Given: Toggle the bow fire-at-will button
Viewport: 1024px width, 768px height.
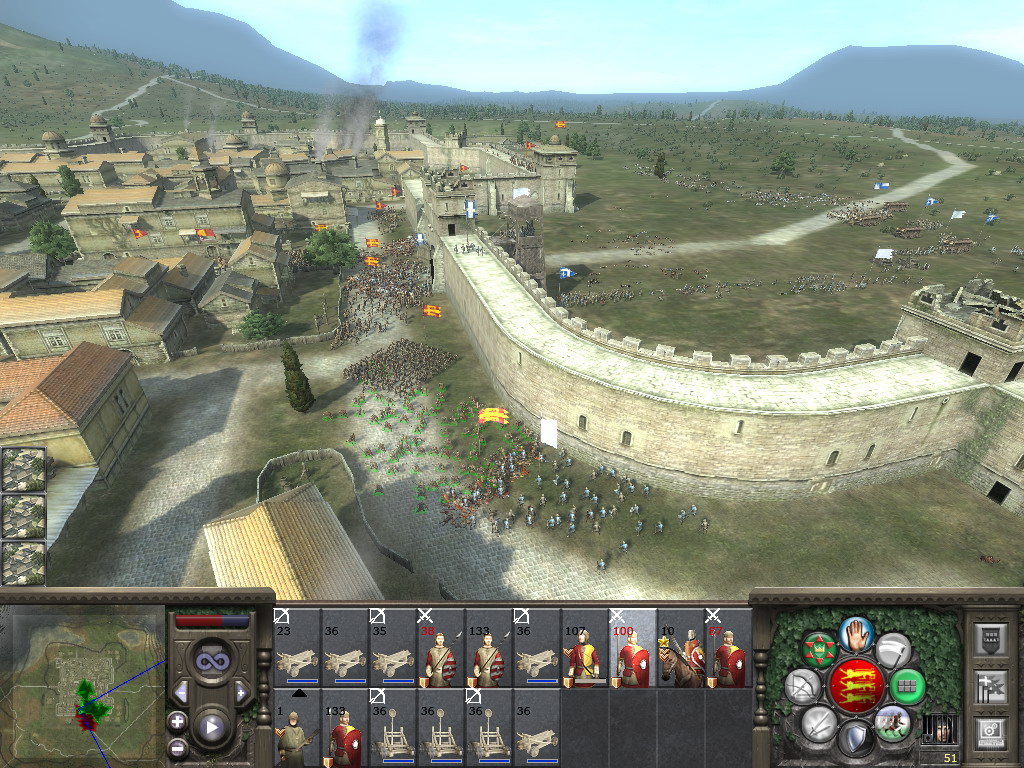Looking at the screenshot, I should pos(802,687).
